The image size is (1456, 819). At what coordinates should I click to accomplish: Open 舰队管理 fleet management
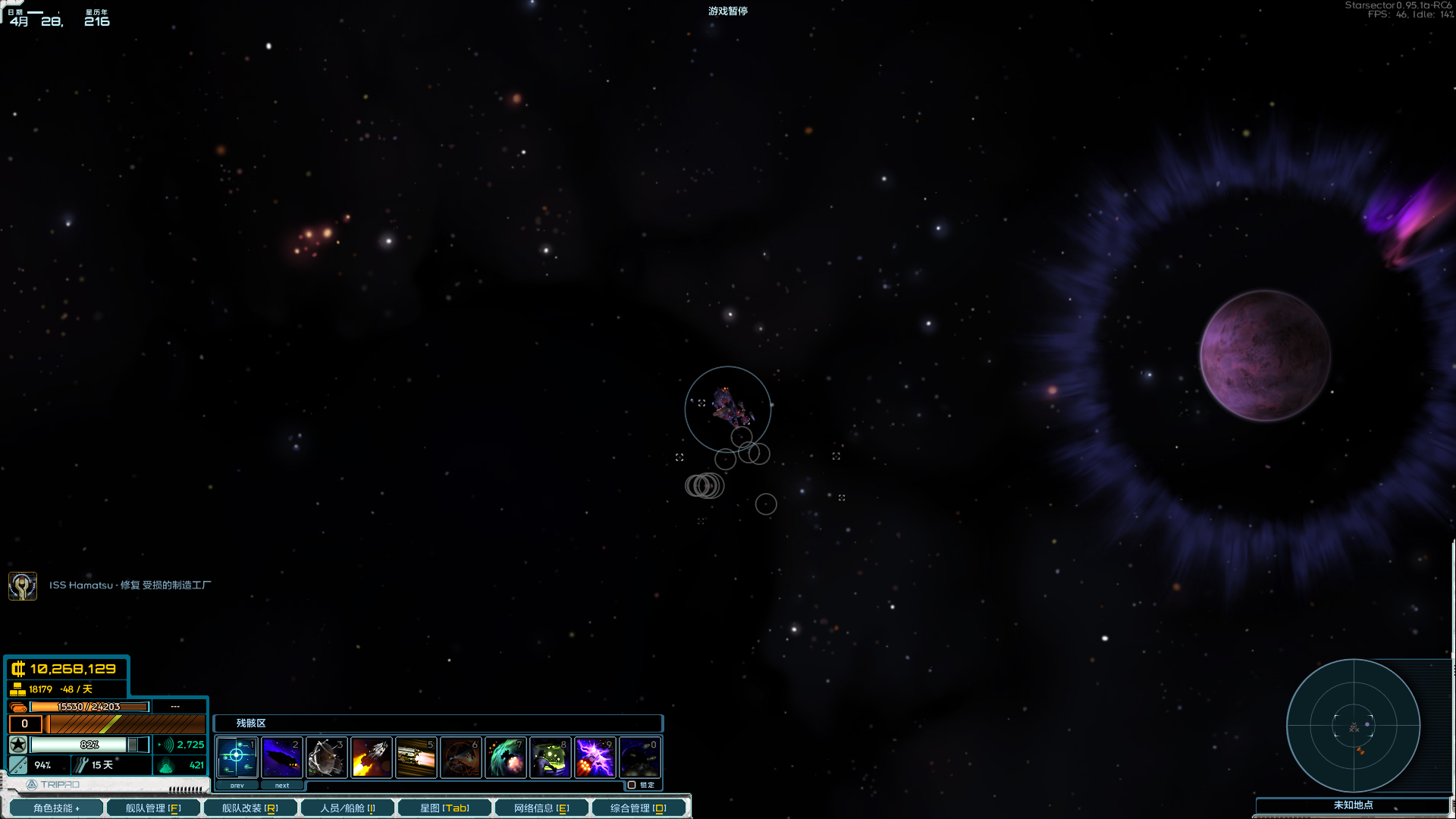point(153,808)
